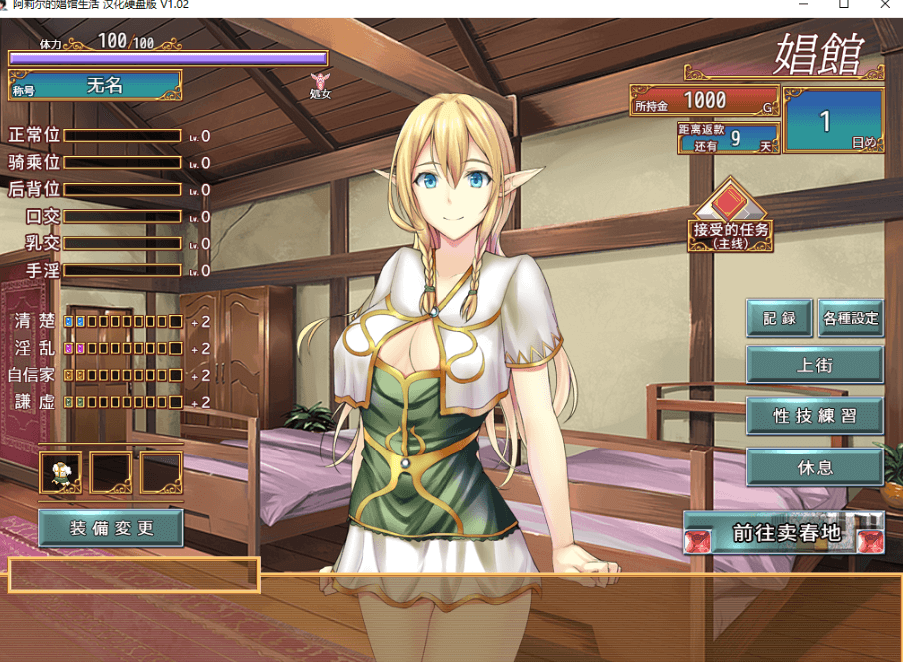Viewport: 903px width, 662px height.
Task: Click the 装備変更 equipment change button
Action: [x=111, y=527]
